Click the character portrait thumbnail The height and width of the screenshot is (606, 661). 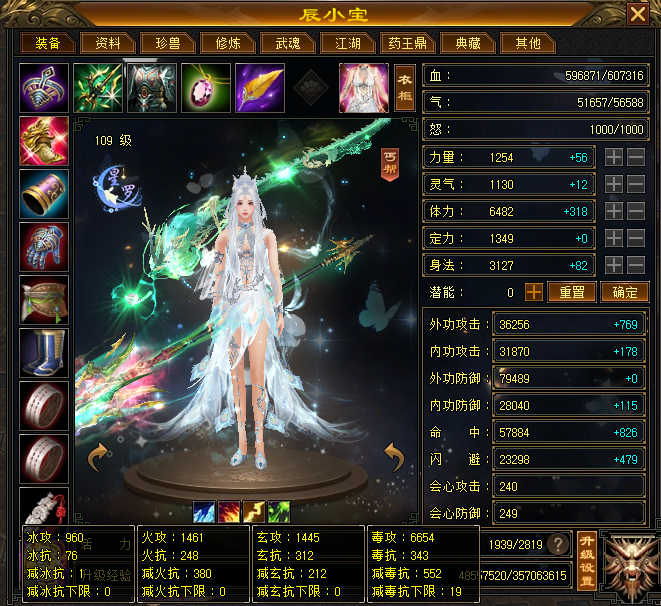pyautogui.click(x=363, y=87)
